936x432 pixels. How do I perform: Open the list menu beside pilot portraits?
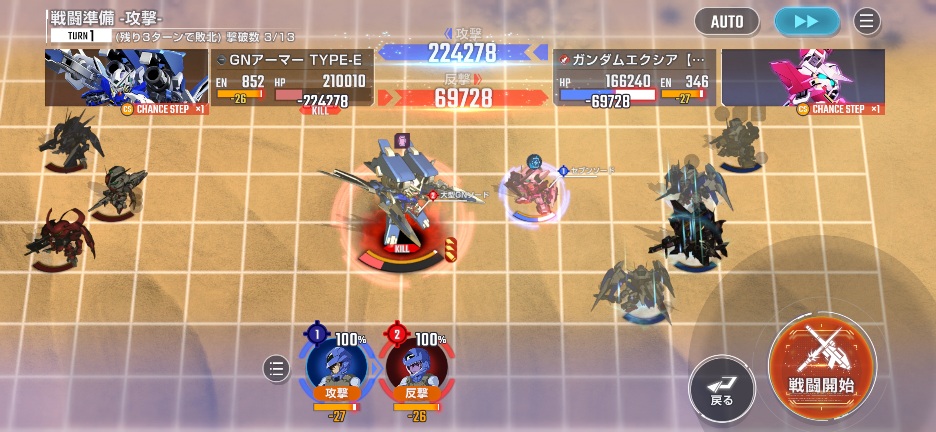pos(276,369)
